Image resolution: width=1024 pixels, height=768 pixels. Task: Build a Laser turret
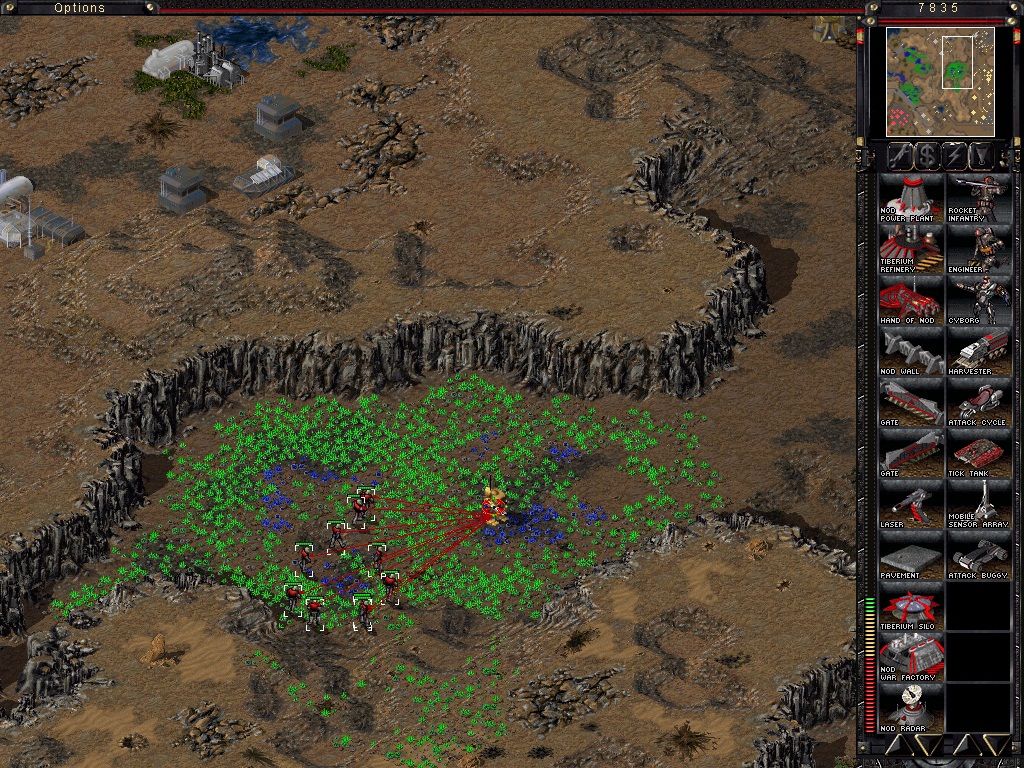click(911, 503)
